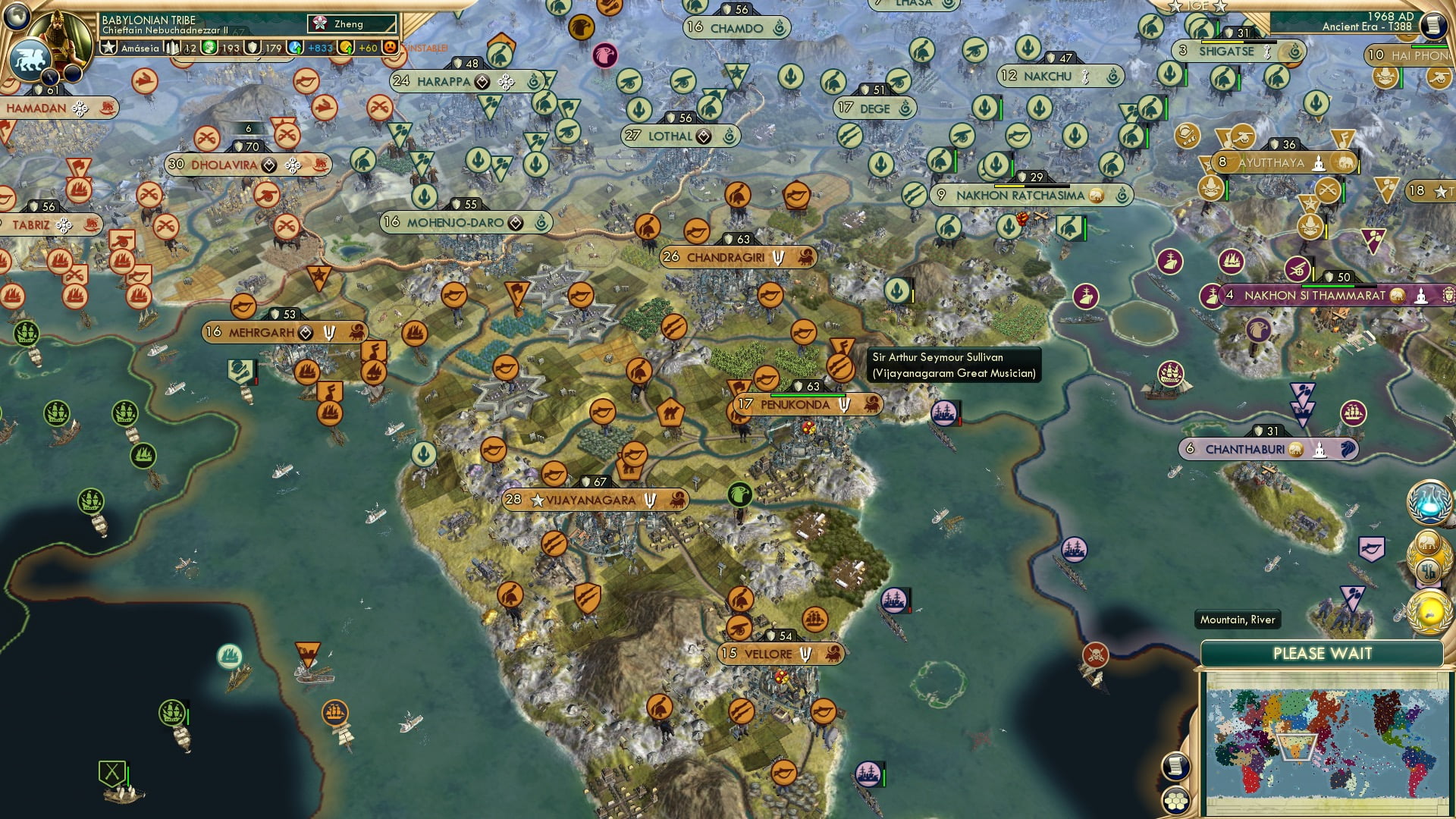The width and height of the screenshot is (1456, 819).
Task: Open the scroll menu button by the date
Action: click(1432, 26)
